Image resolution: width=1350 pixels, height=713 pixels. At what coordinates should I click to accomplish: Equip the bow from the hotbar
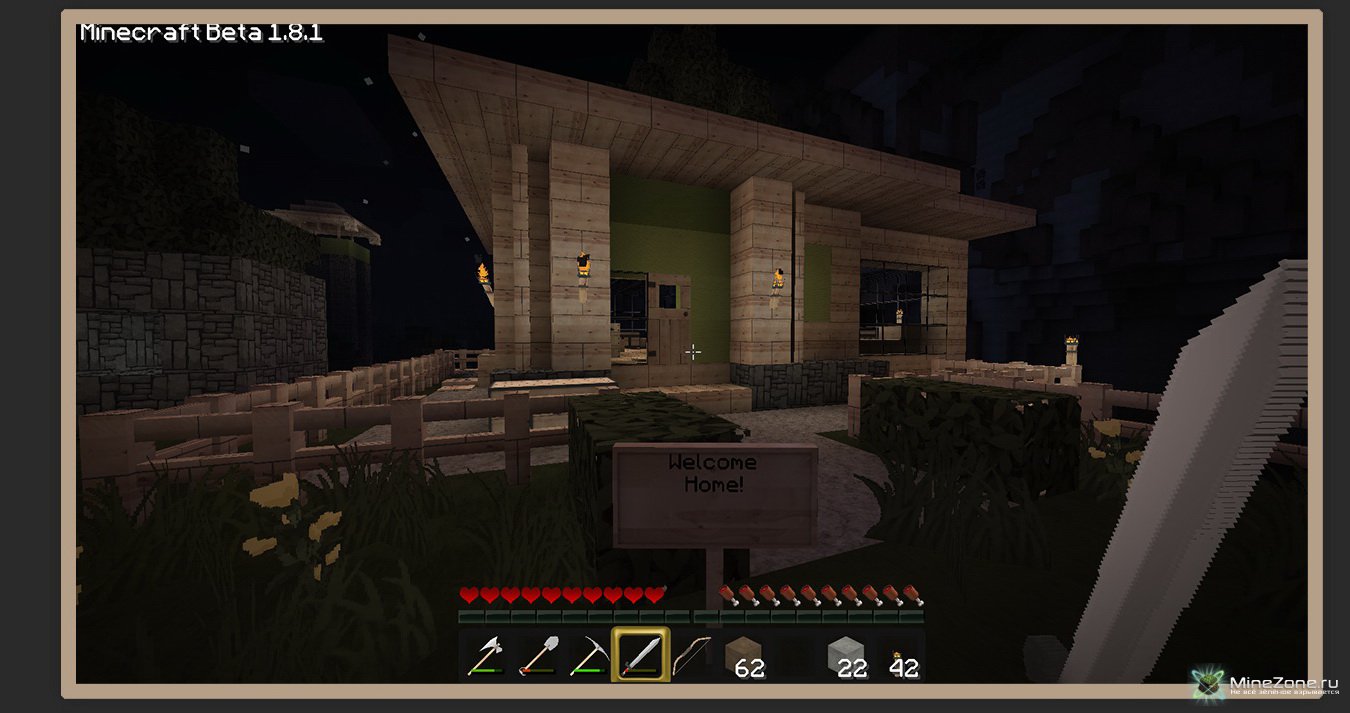(x=691, y=656)
